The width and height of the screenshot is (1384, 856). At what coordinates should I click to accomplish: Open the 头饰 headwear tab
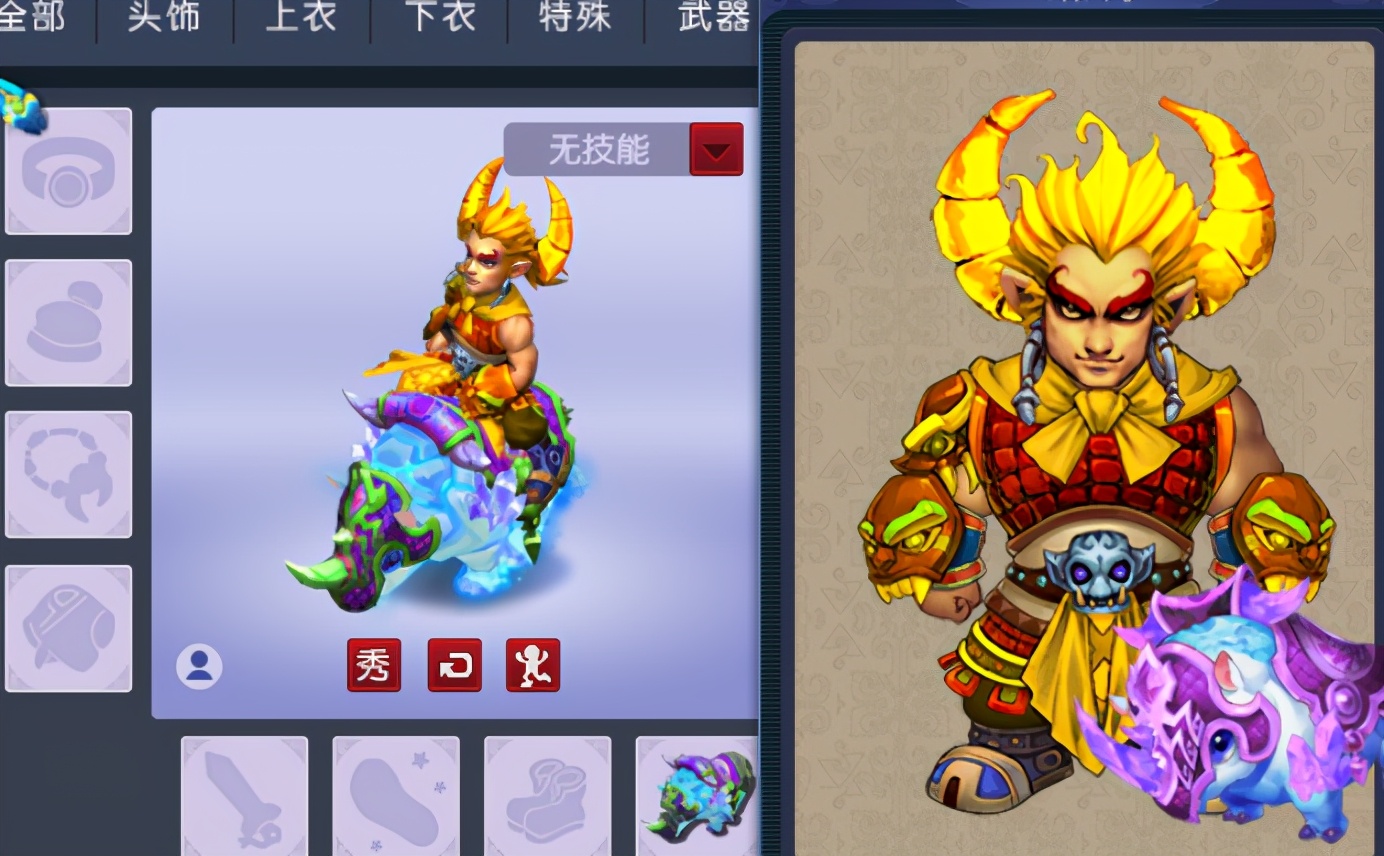pyautogui.click(x=163, y=18)
